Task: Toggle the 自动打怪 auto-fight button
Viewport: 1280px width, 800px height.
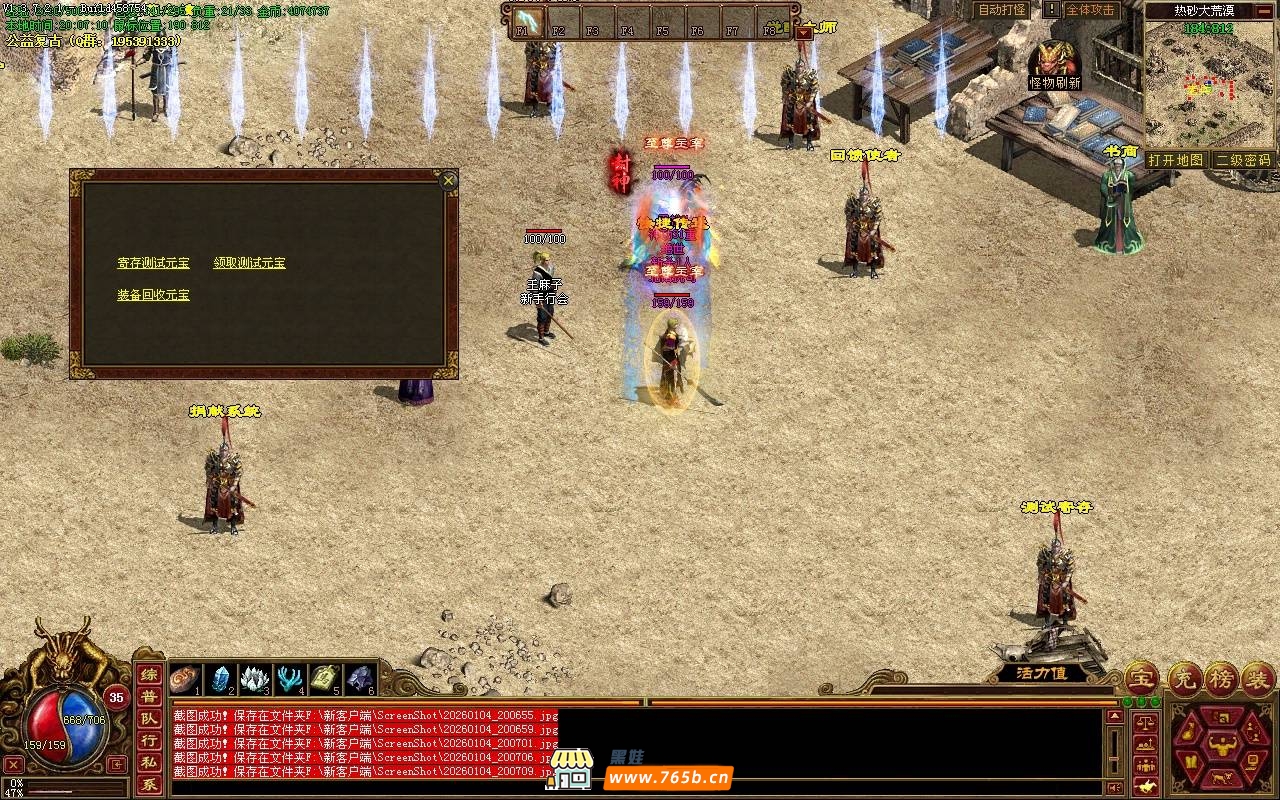Action: 1002,10
